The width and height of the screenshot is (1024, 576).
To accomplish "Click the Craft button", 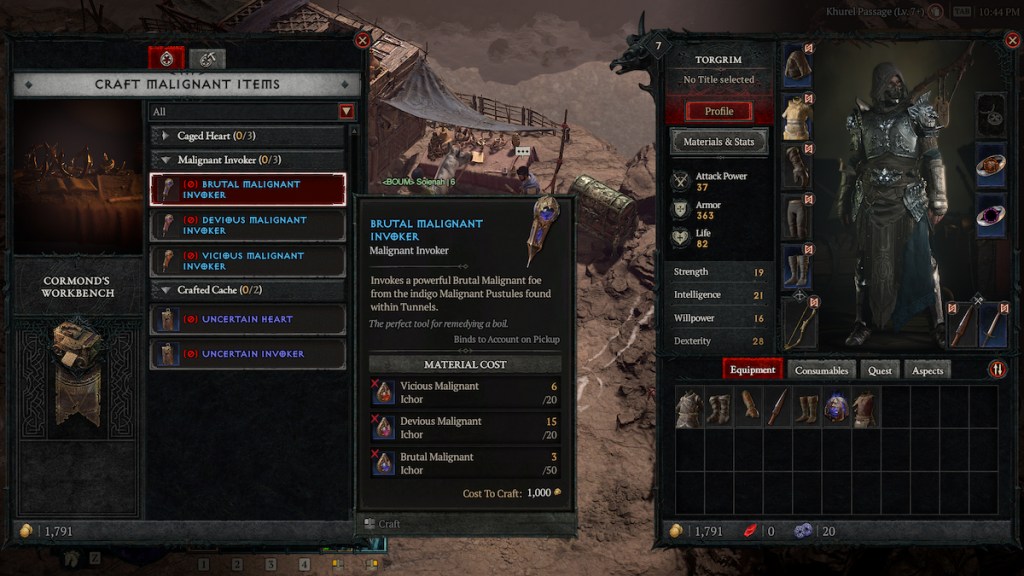I will 383,524.
